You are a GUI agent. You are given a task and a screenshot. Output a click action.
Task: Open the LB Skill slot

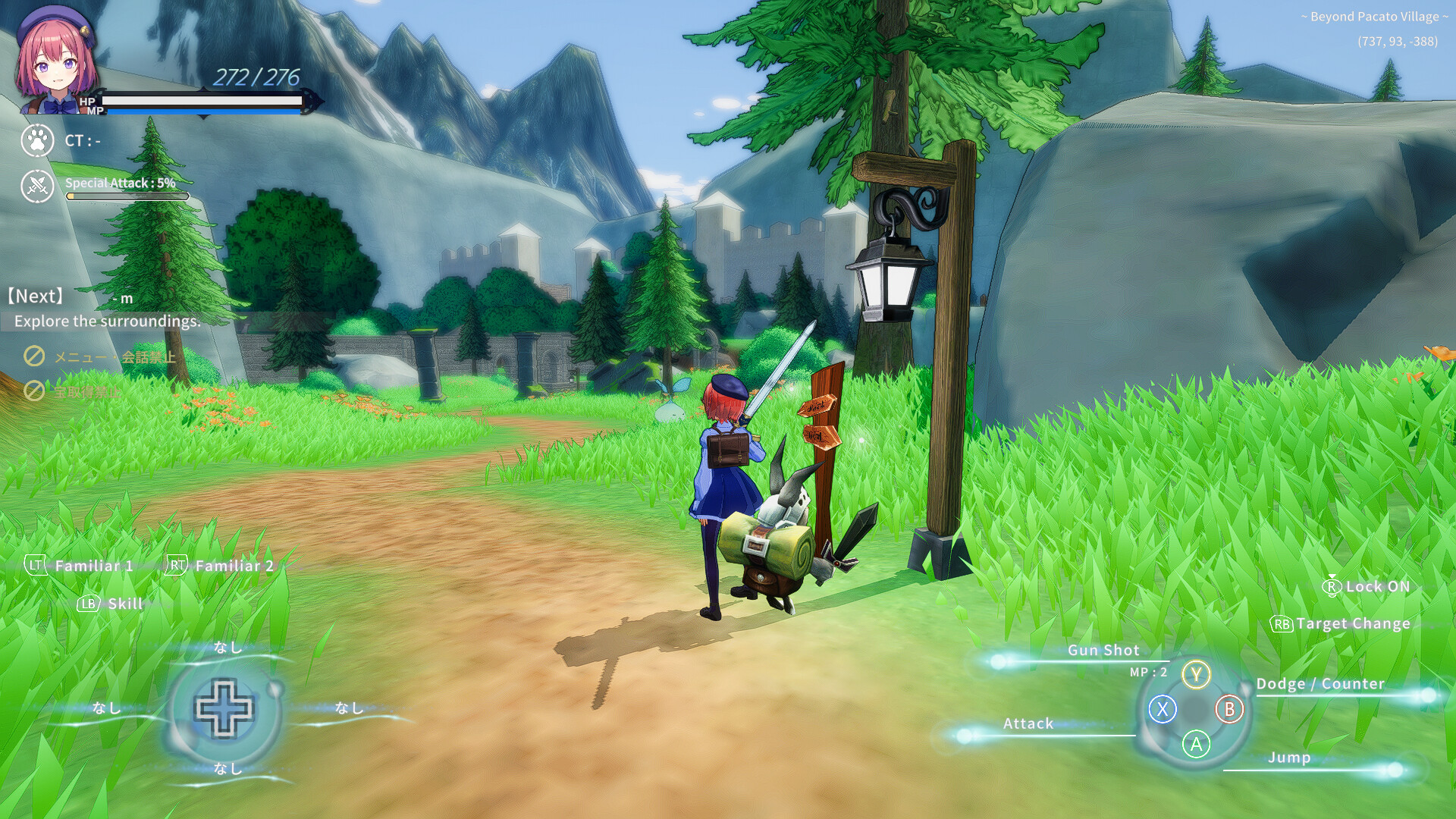(108, 604)
